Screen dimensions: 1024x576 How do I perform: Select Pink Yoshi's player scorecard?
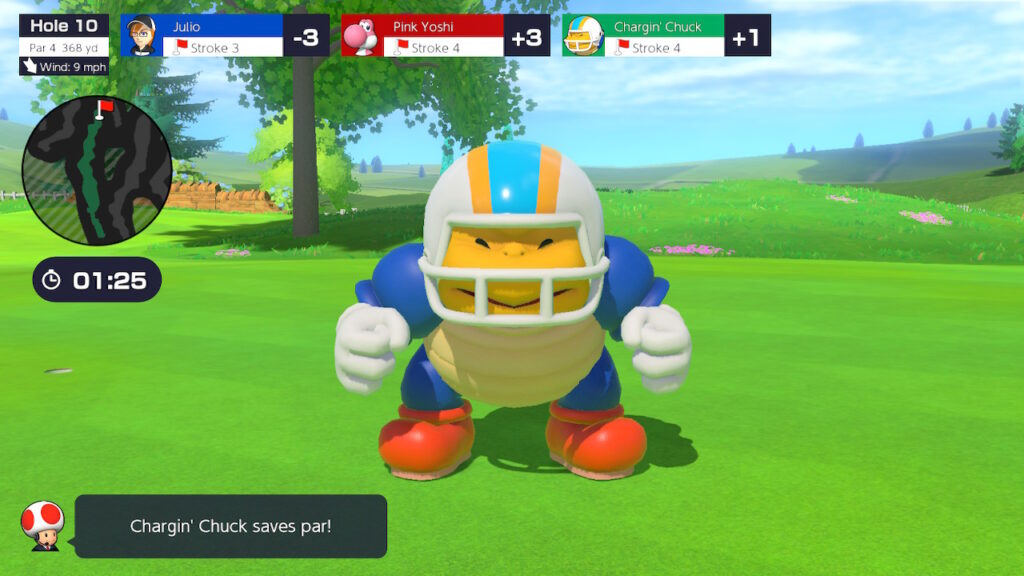pos(445,35)
